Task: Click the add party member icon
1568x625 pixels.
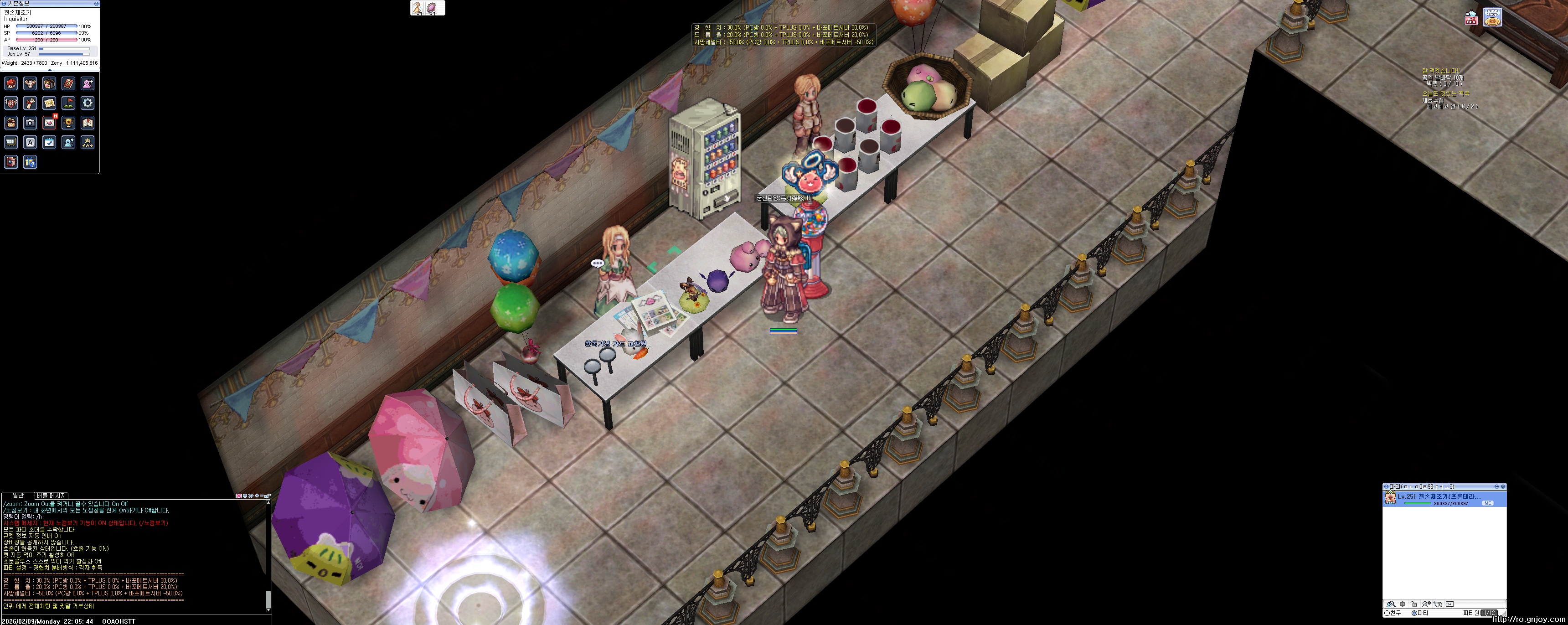Action: 1427,604
